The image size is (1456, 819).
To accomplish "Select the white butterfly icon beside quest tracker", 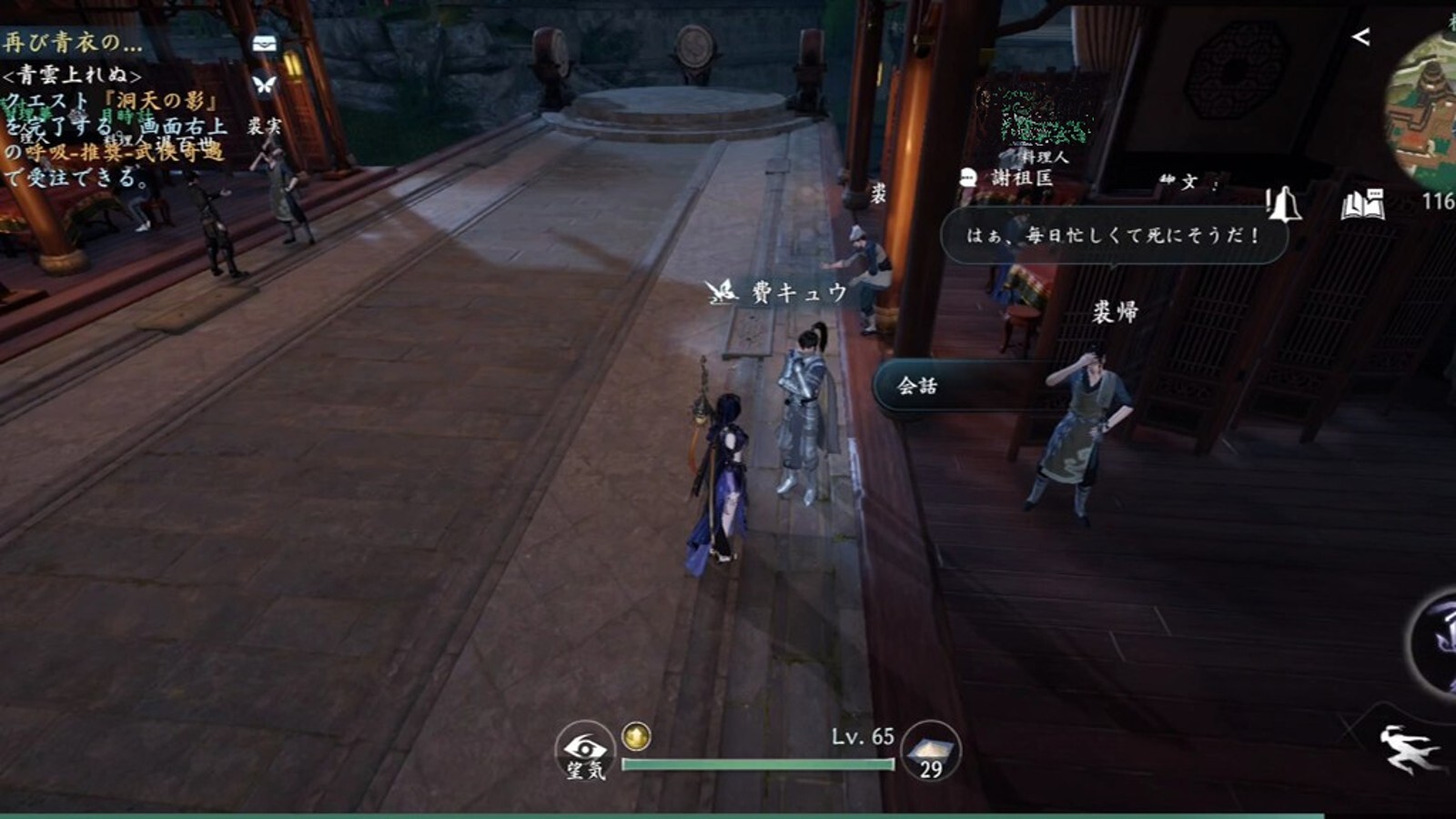I will (x=264, y=85).
